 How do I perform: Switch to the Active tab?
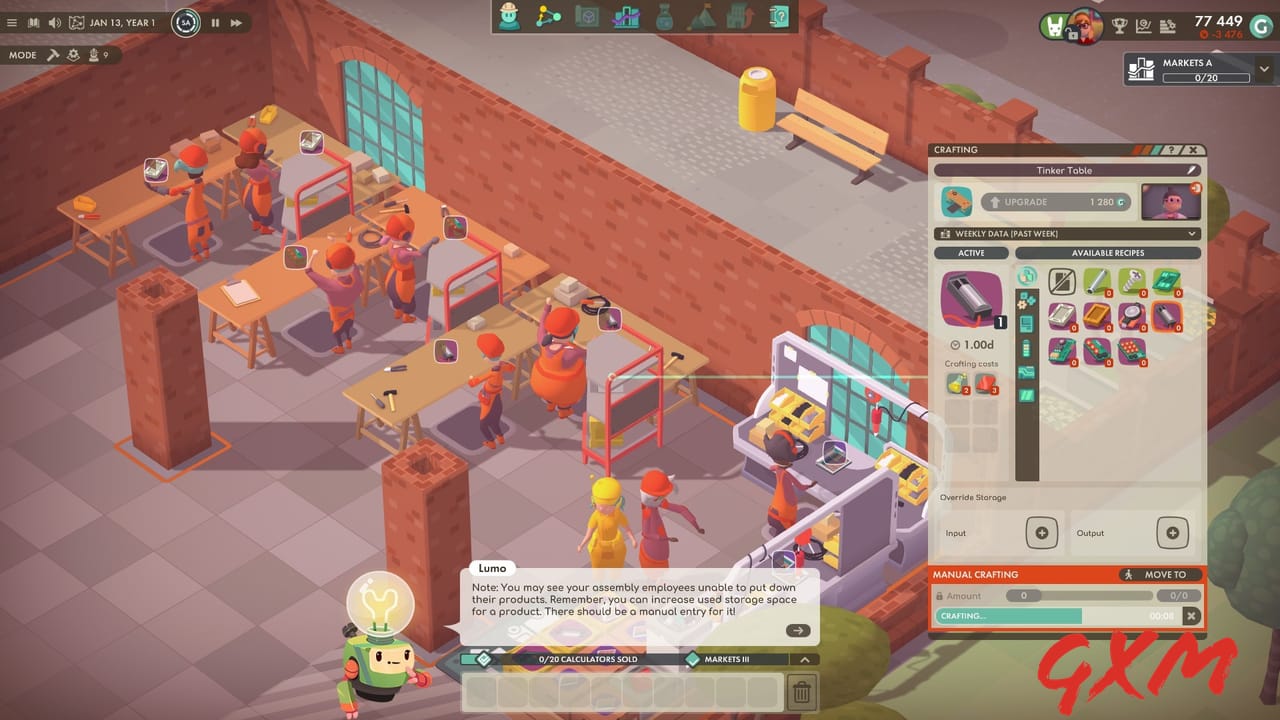click(x=970, y=253)
